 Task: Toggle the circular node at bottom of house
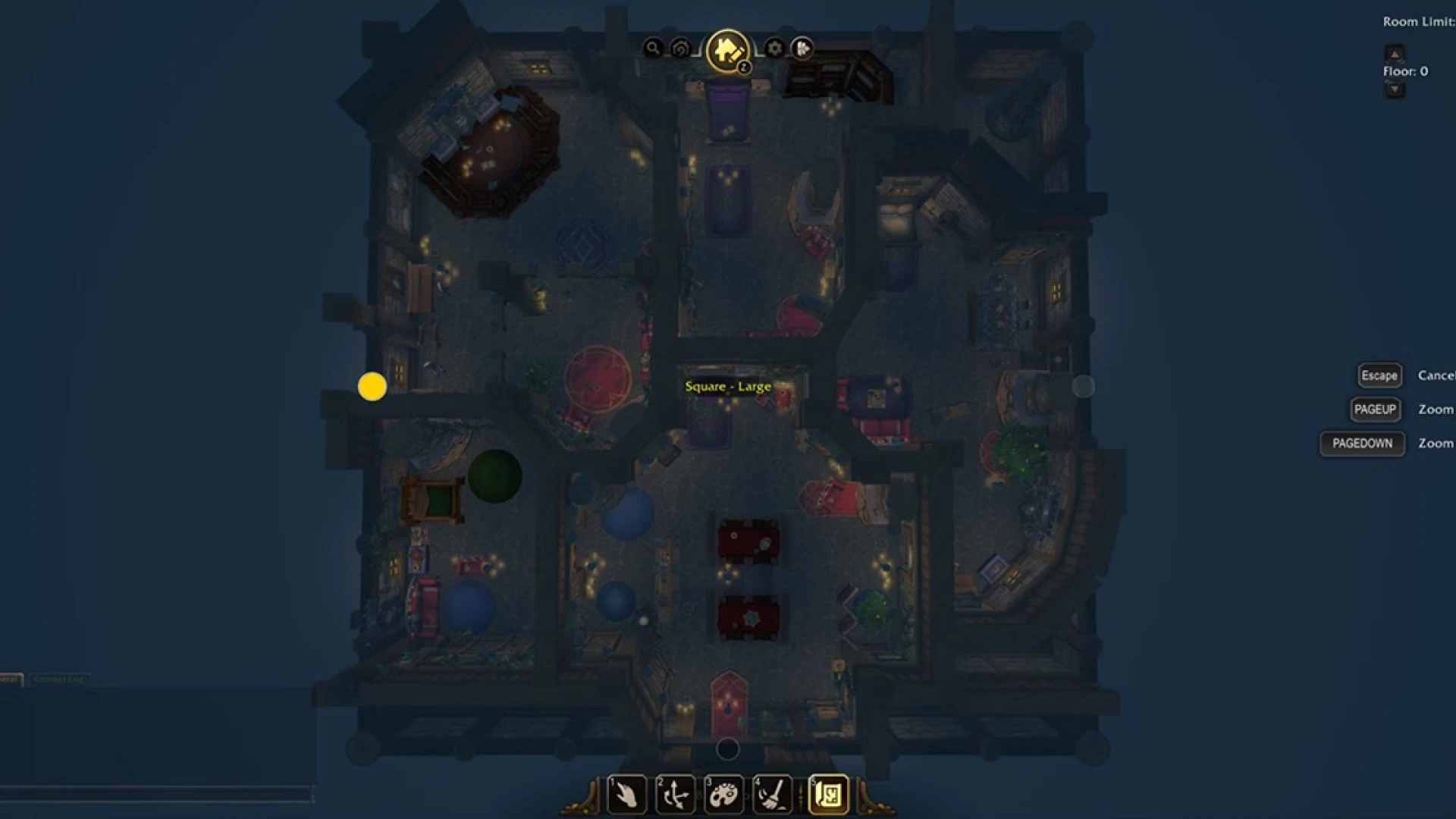coord(730,749)
